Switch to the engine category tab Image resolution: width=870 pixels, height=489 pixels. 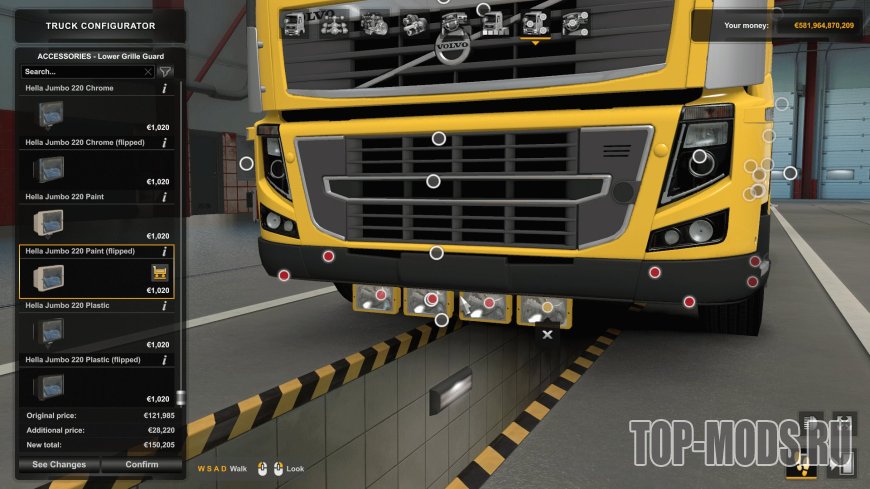click(x=376, y=24)
